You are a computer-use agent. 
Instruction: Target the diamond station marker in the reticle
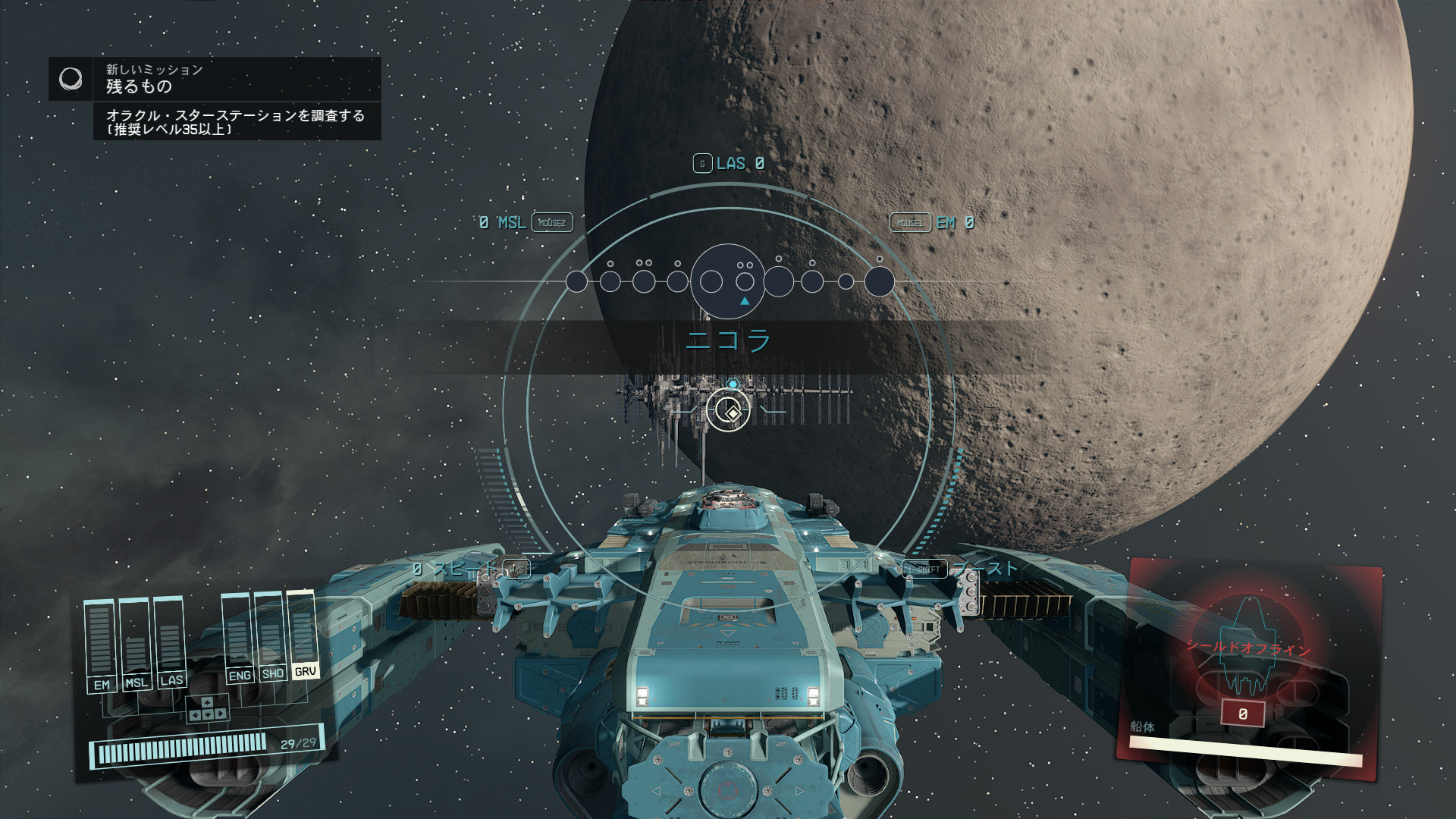(x=729, y=412)
